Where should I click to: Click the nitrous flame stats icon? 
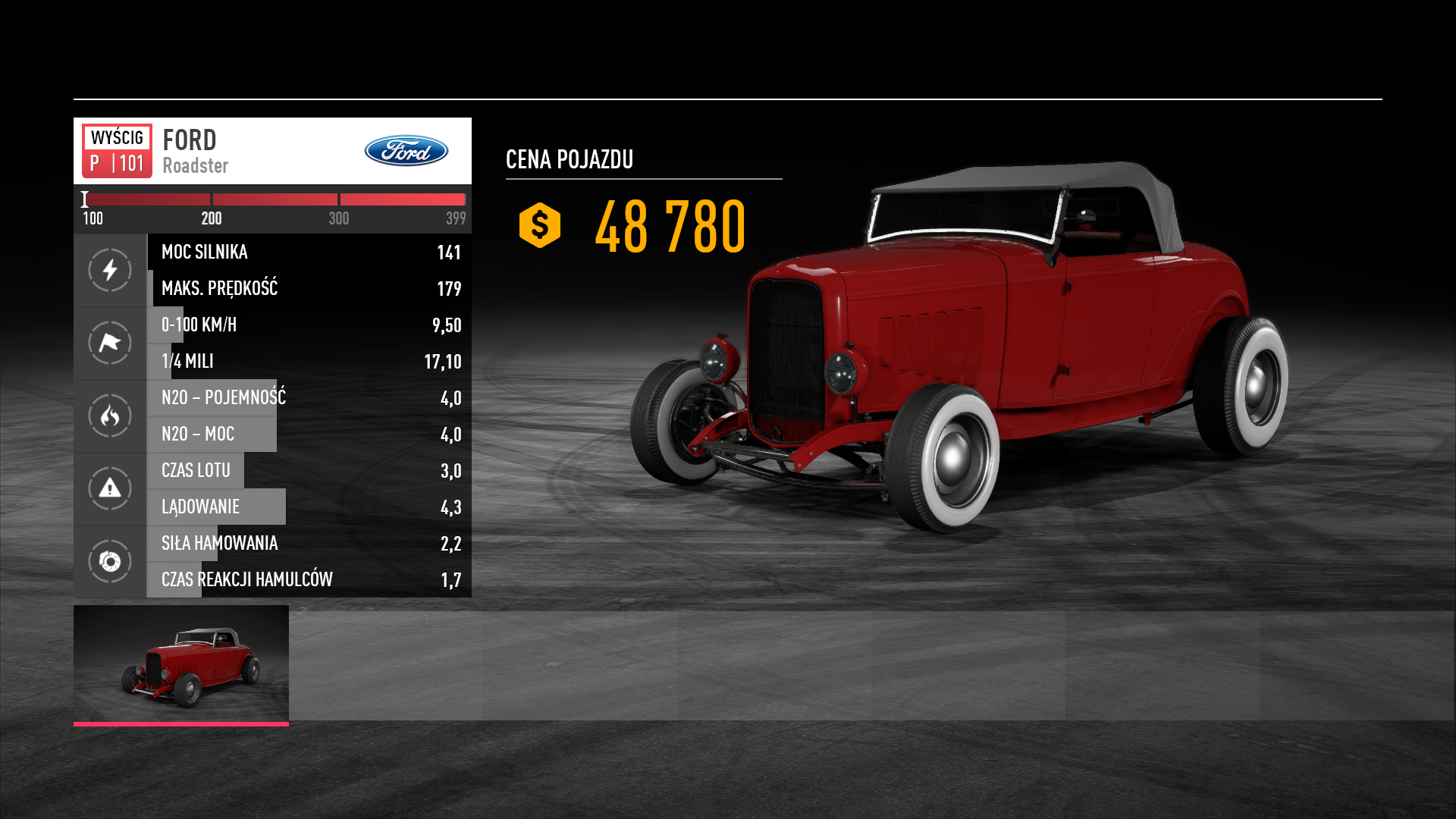(110, 416)
